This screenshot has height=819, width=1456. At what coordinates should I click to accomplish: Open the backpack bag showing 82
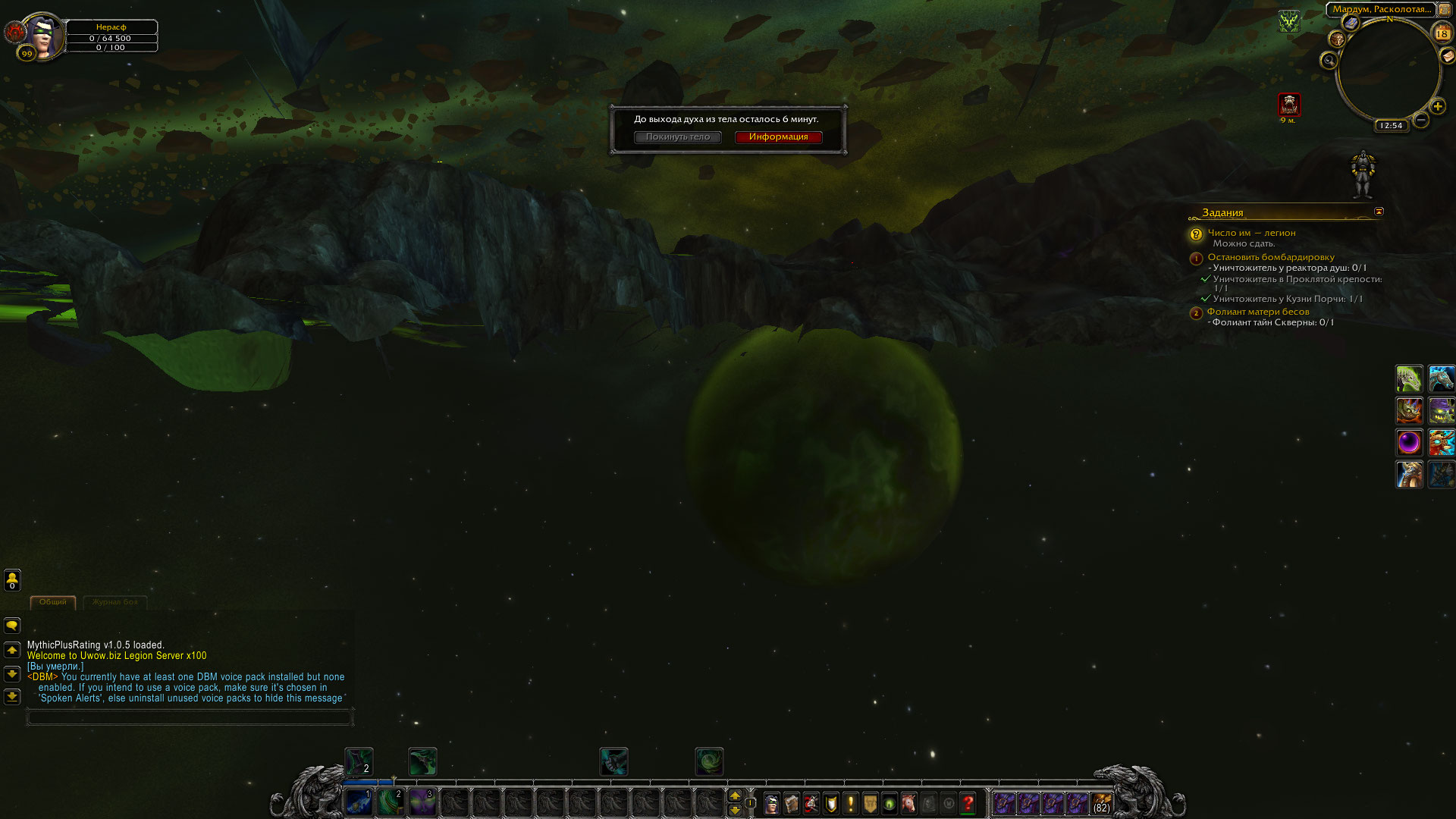tap(1102, 803)
